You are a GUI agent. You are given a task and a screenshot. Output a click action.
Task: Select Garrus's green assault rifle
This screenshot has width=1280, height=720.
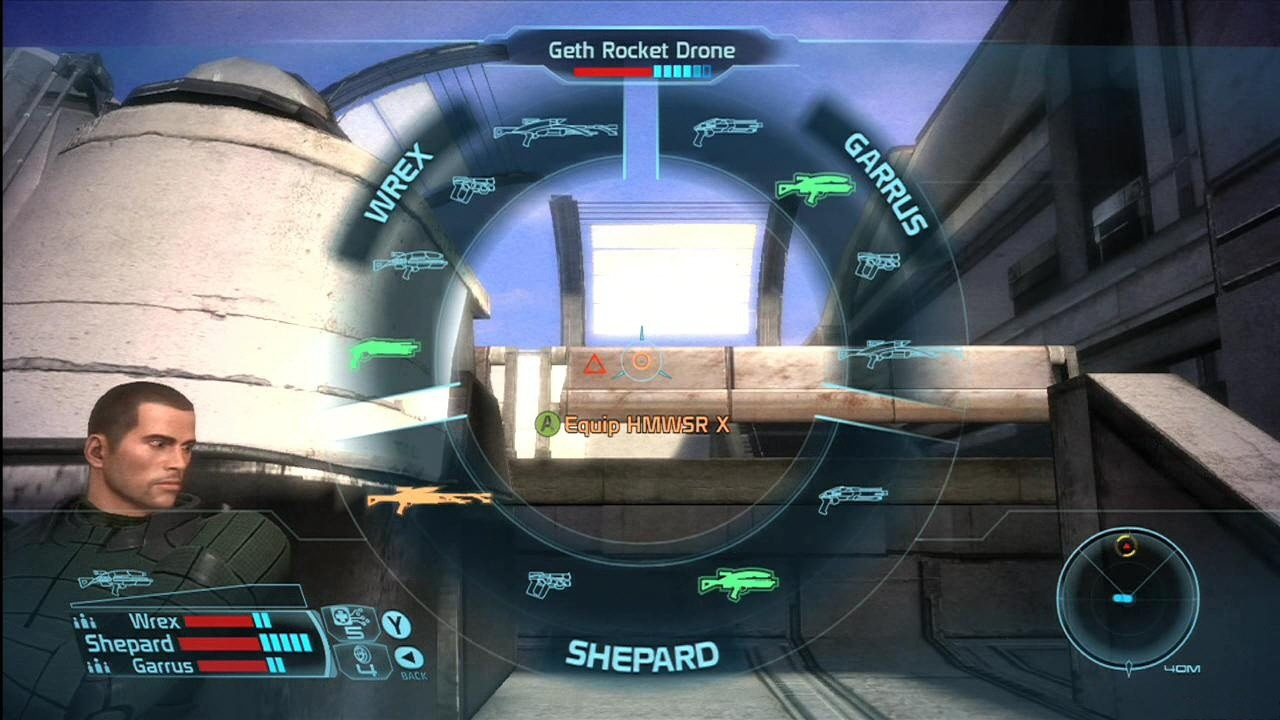pos(815,186)
